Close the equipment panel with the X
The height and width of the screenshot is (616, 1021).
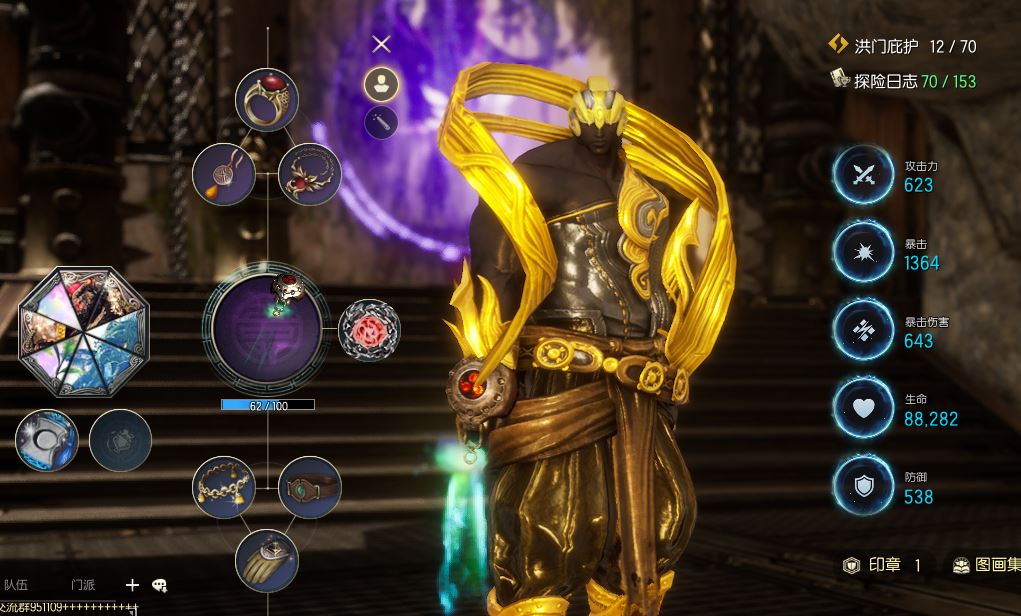click(x=380, y=44)
